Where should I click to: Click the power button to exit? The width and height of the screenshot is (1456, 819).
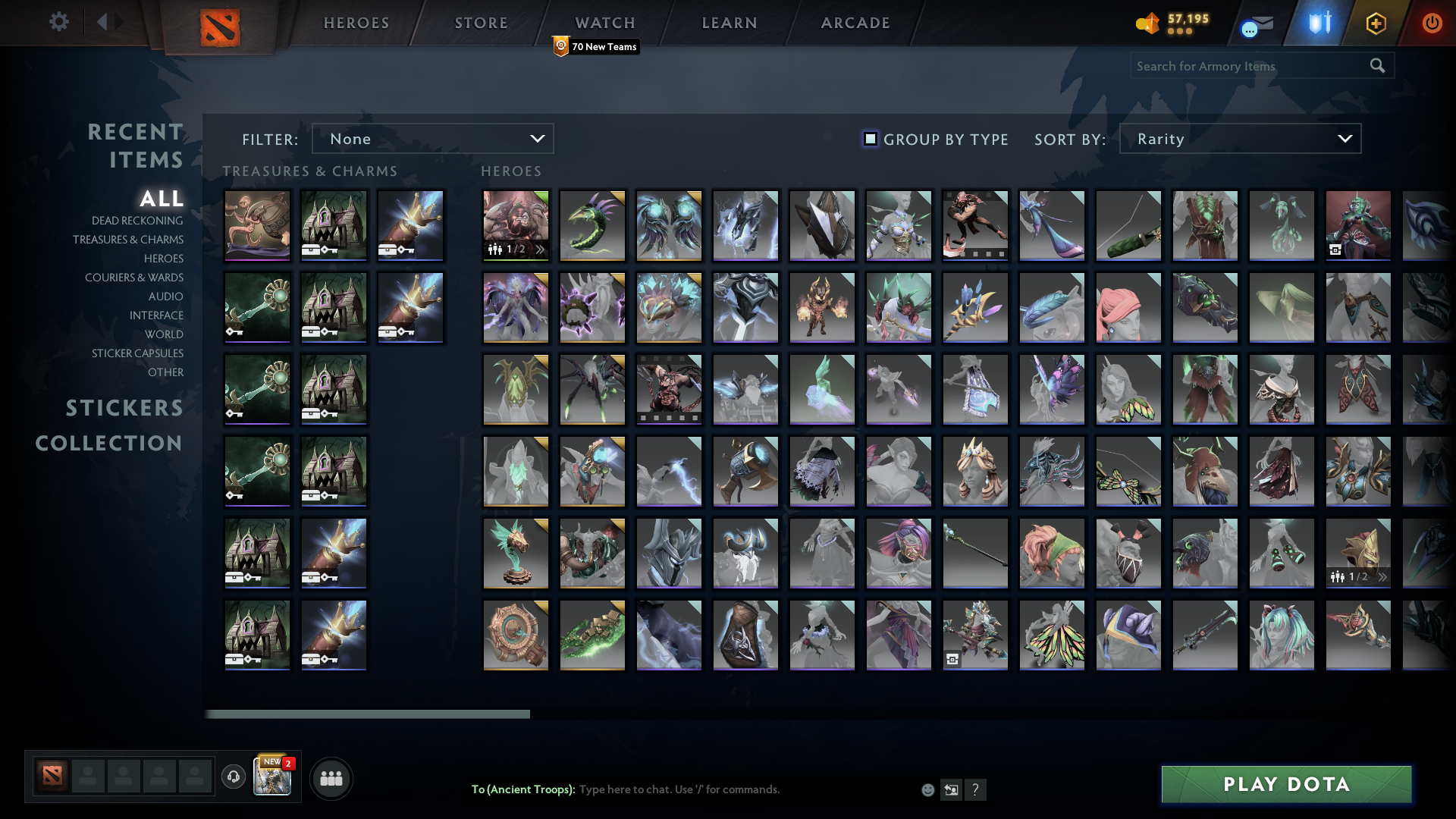pos(1432,23)
